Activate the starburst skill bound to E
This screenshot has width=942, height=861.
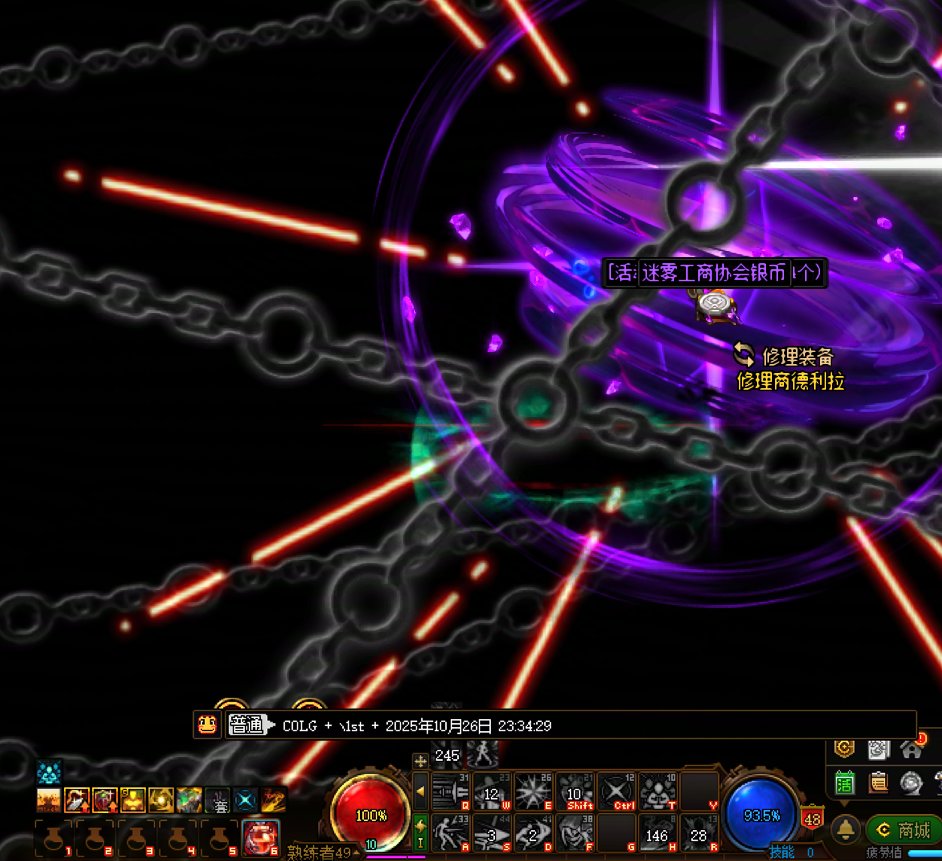point(534,792)
